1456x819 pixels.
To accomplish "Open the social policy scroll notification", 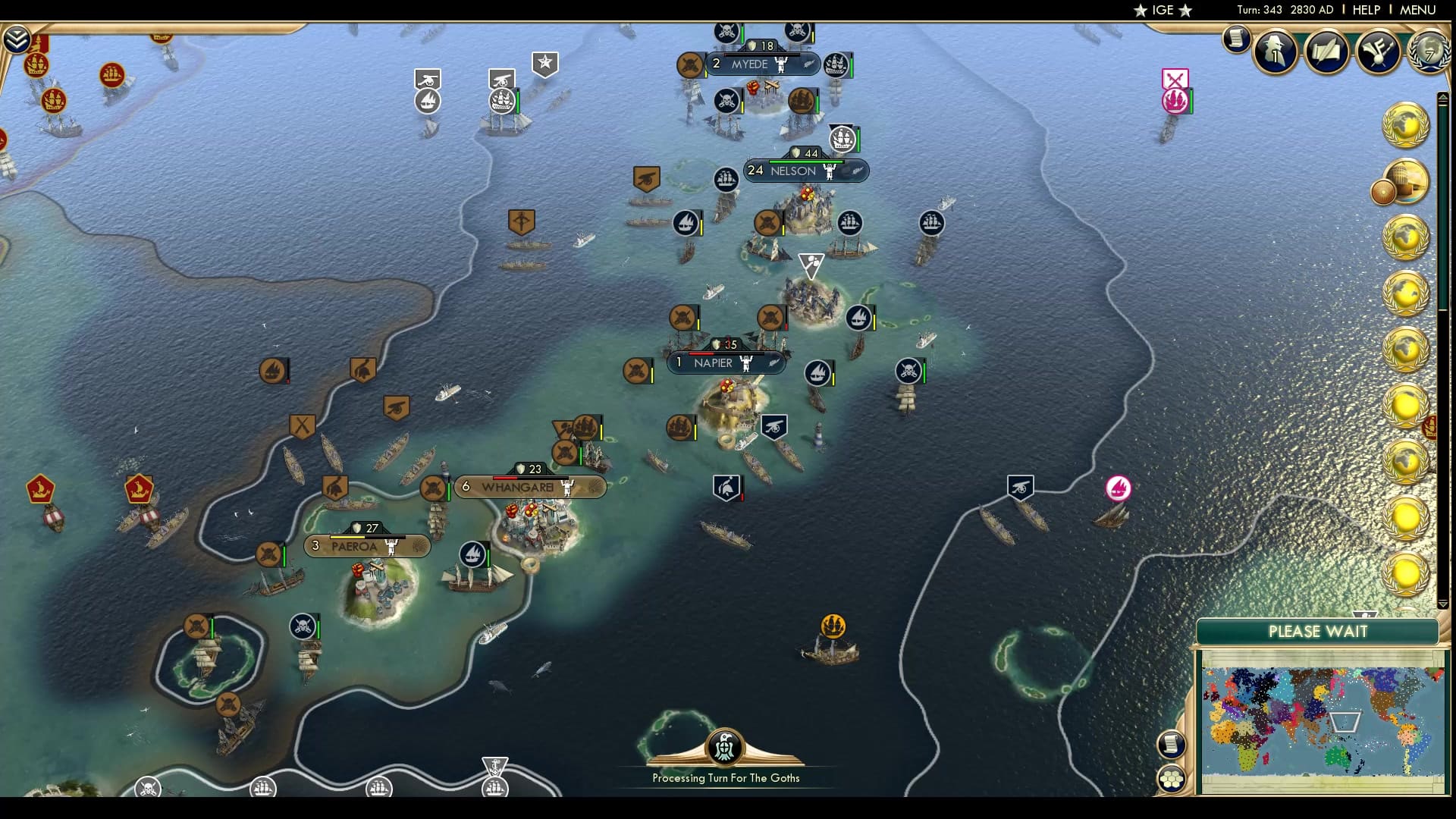I will [1326, 50].
